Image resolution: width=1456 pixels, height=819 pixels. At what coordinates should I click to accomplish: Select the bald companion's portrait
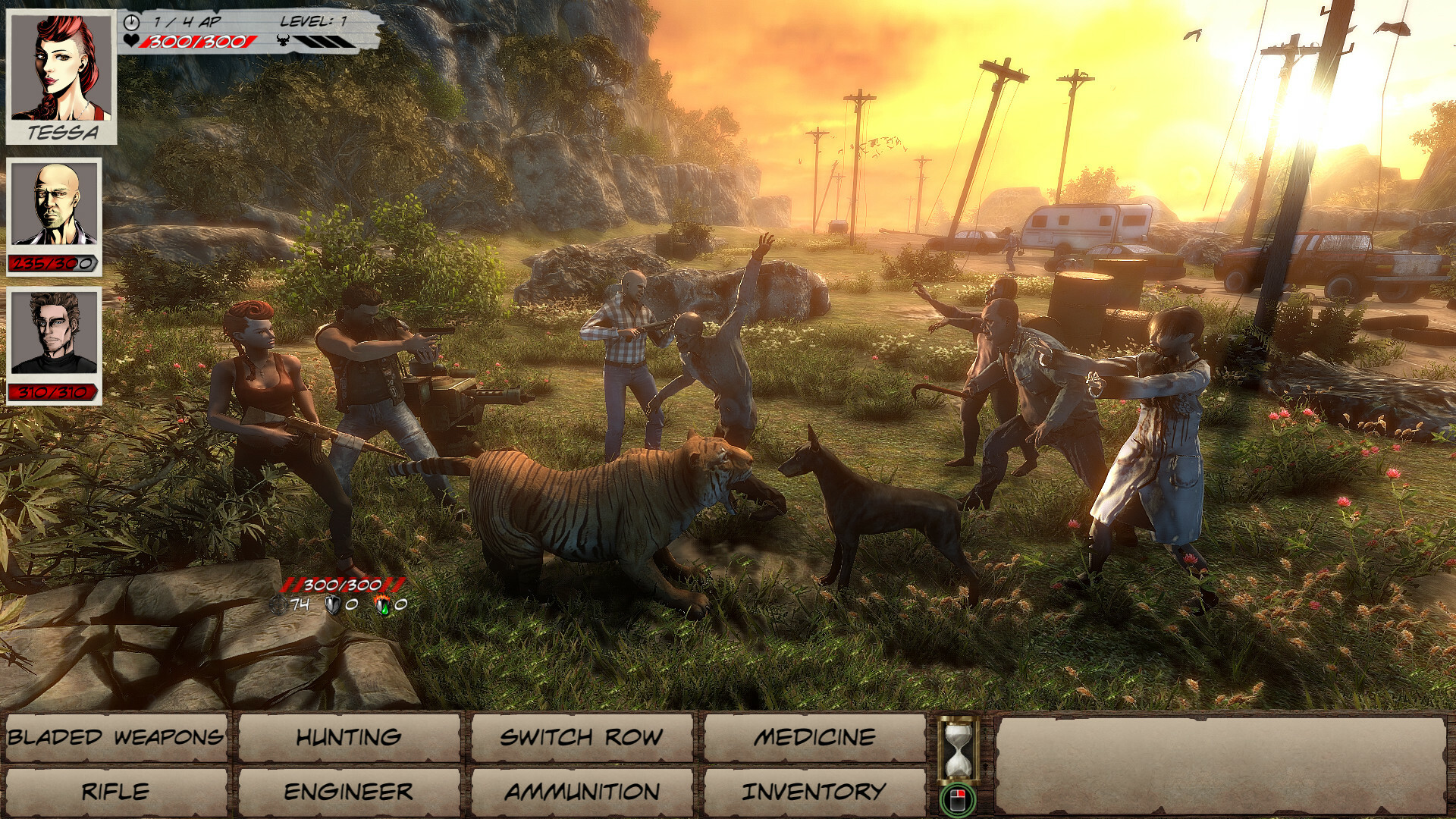pyautogui.click(x=52, y=205)
